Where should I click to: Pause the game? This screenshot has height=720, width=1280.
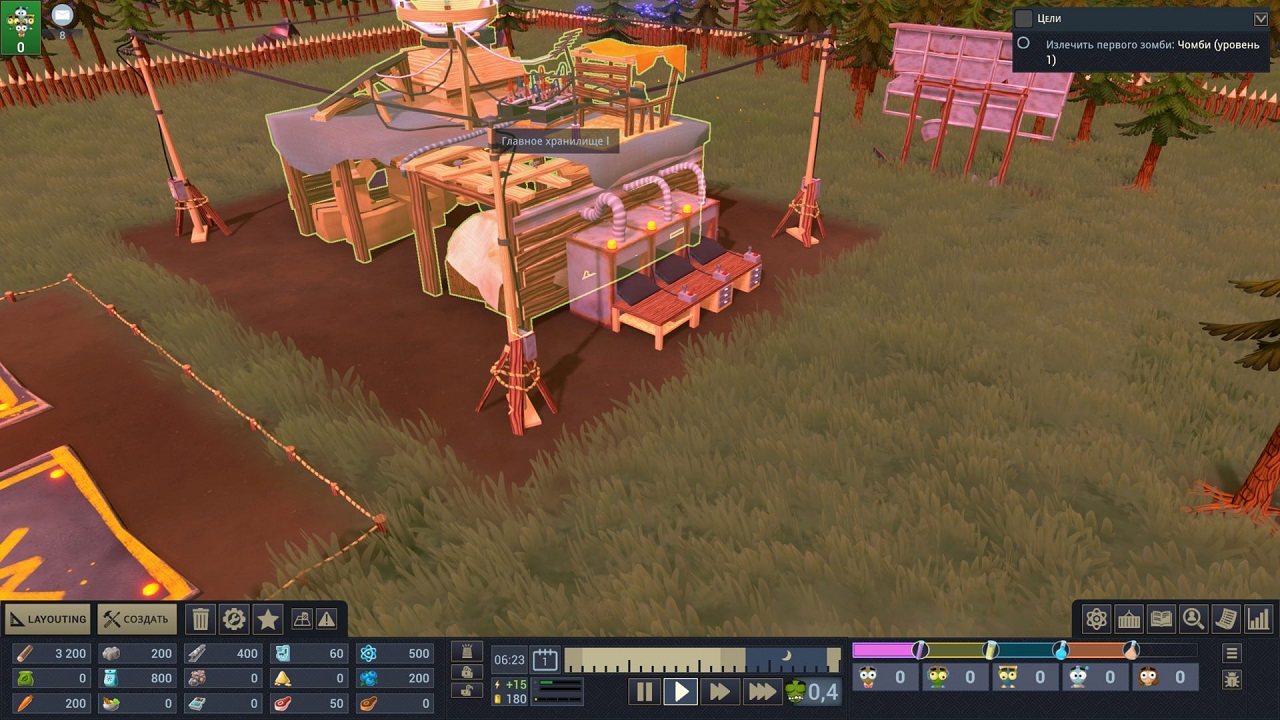644,691
